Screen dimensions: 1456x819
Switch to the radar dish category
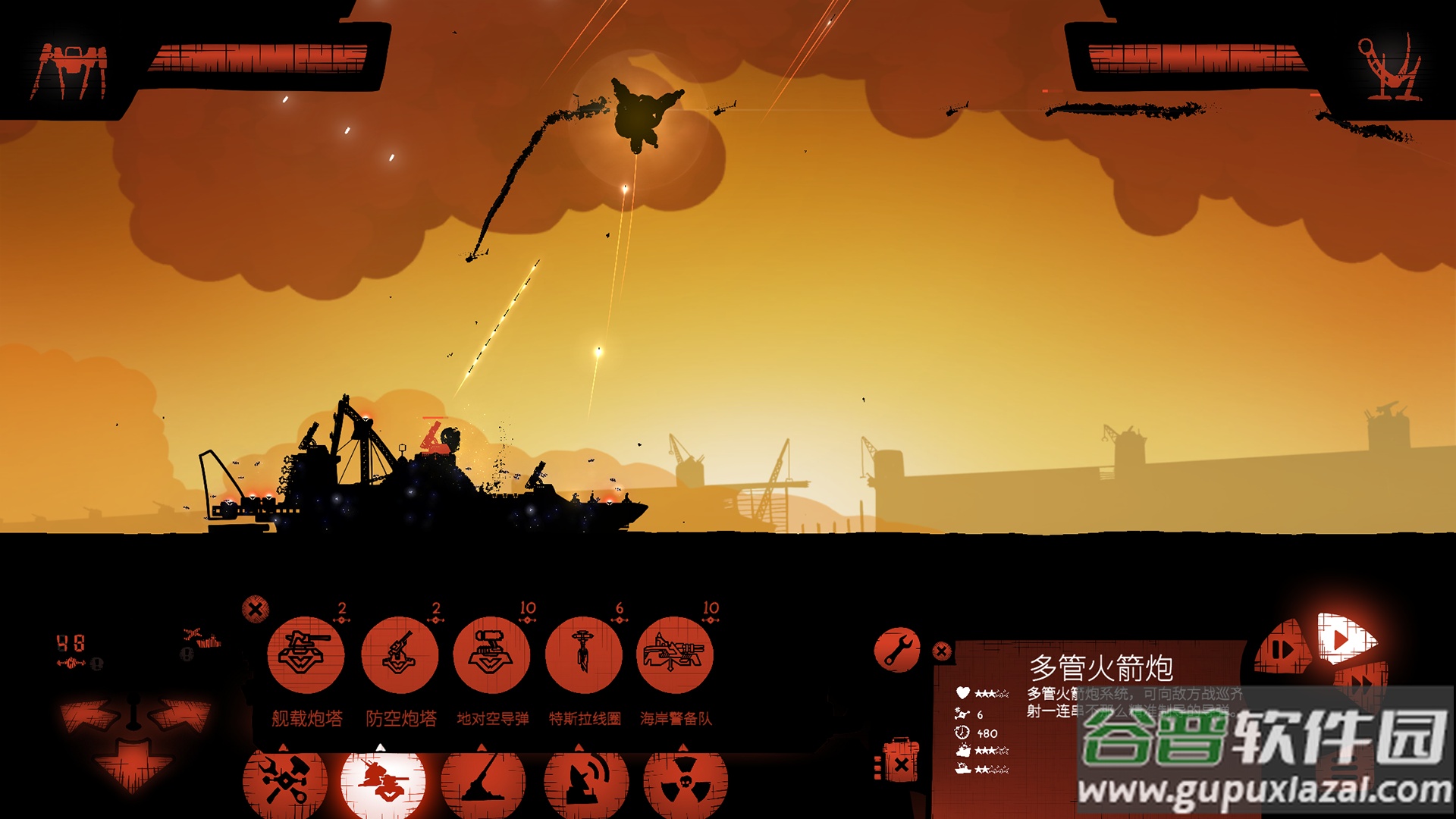(x=585, y=781)
